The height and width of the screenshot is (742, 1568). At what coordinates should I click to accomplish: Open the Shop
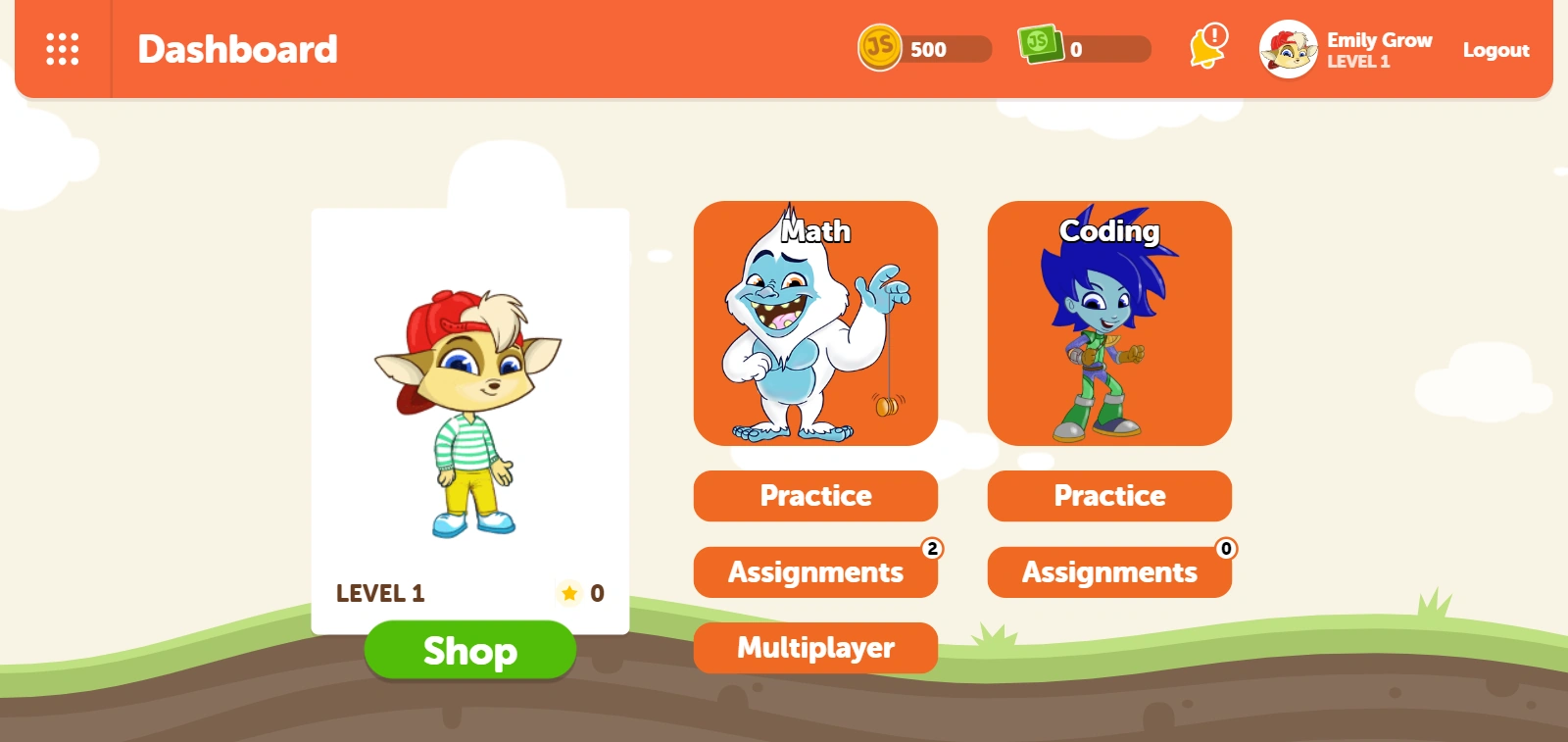tap(470, 650)
